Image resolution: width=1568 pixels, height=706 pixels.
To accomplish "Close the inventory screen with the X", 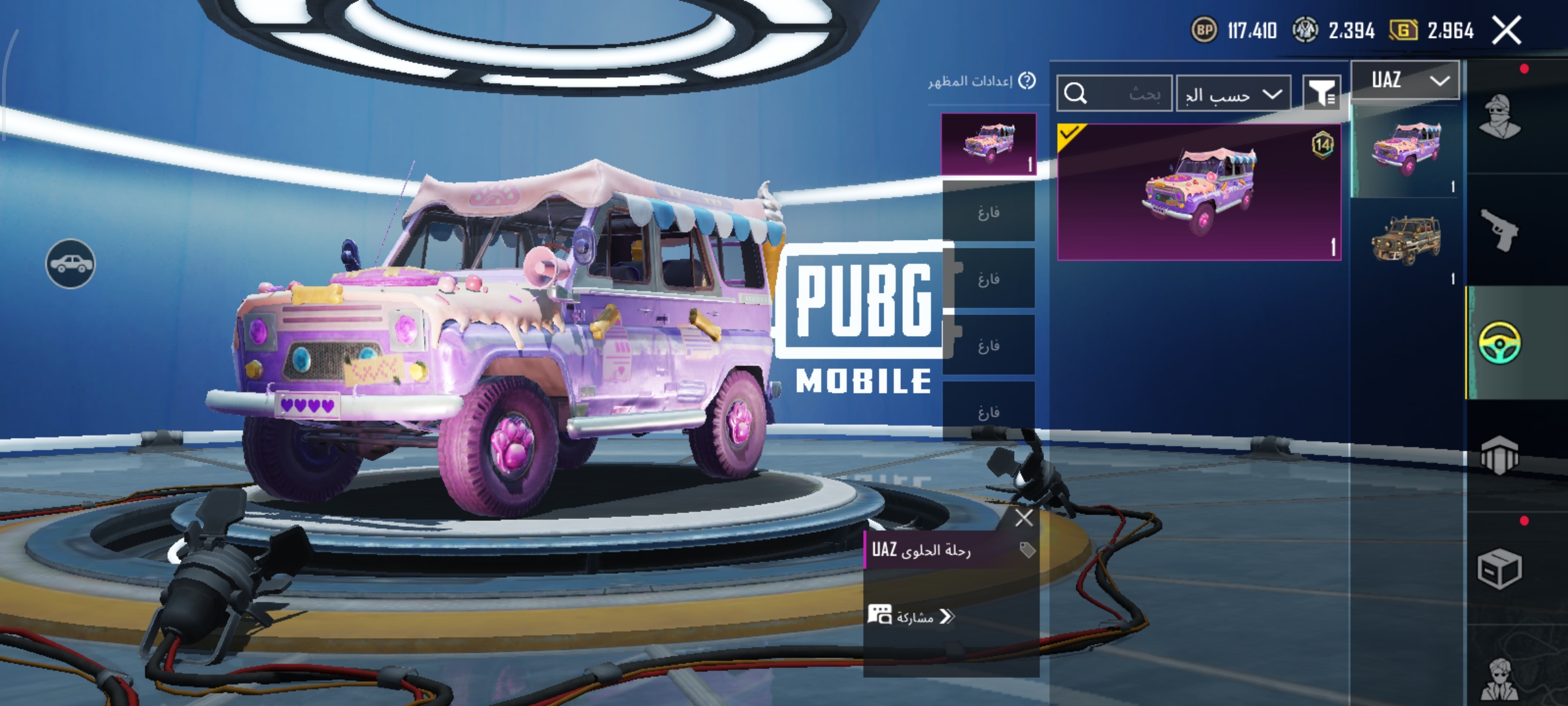I will coord(1507,31).
